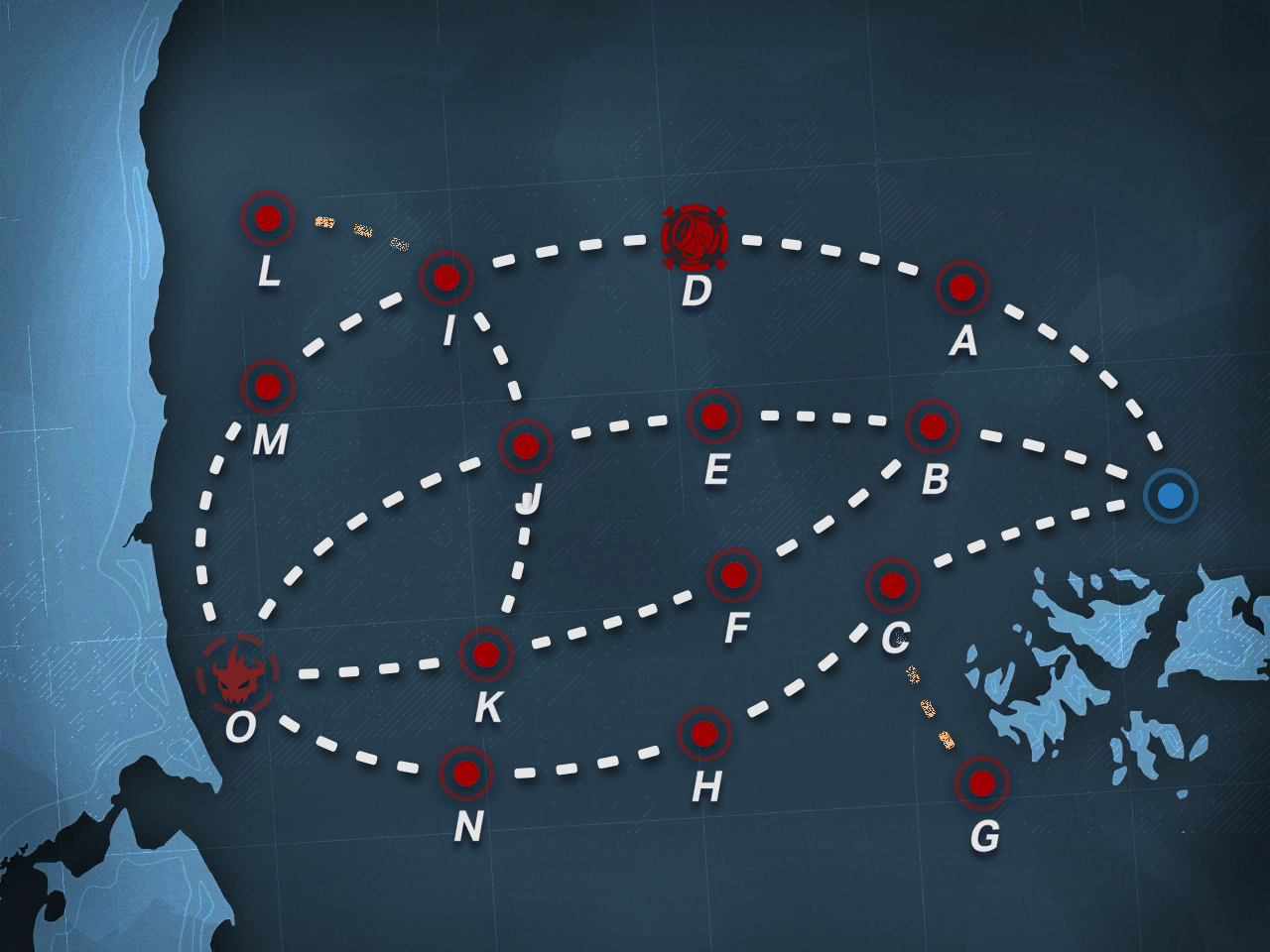The height and width of the screenshot is (952, 1270).
Task: Select map node B
Action: (933, 426)
